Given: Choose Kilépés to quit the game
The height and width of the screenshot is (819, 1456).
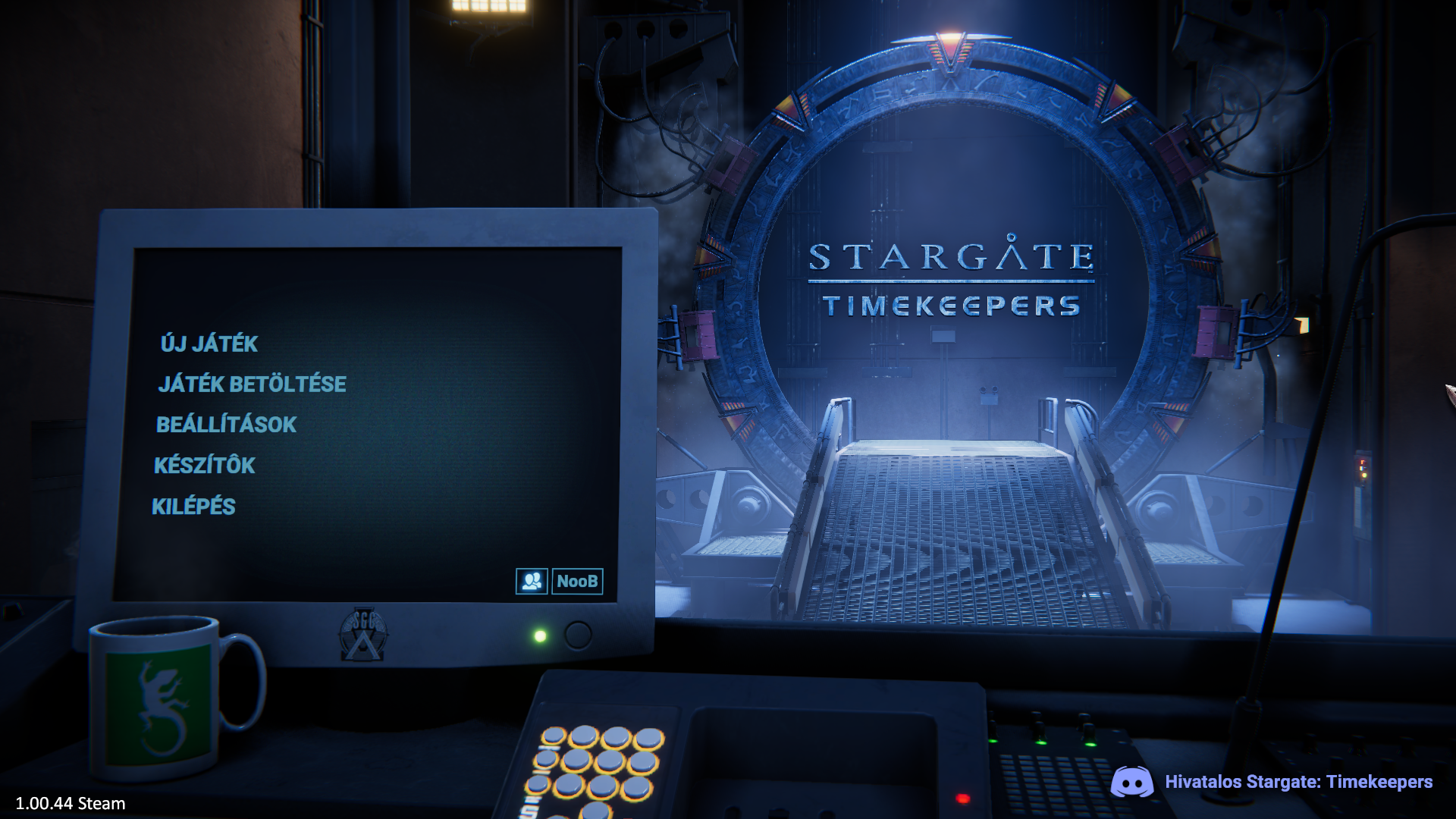Looking at the screenshot, I should (193, 507).
